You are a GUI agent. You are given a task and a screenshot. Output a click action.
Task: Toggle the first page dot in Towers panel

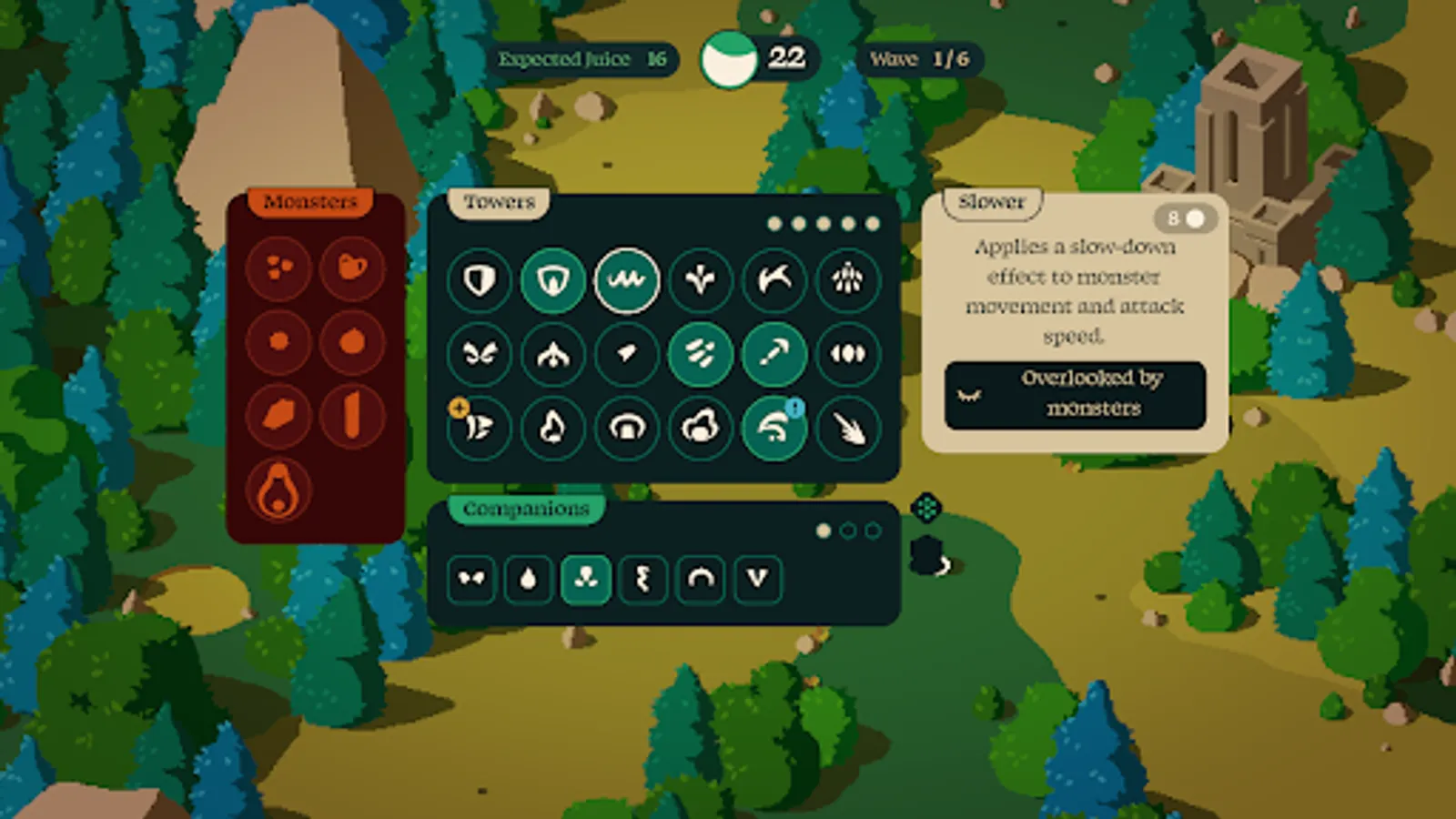tap(773, 220)
